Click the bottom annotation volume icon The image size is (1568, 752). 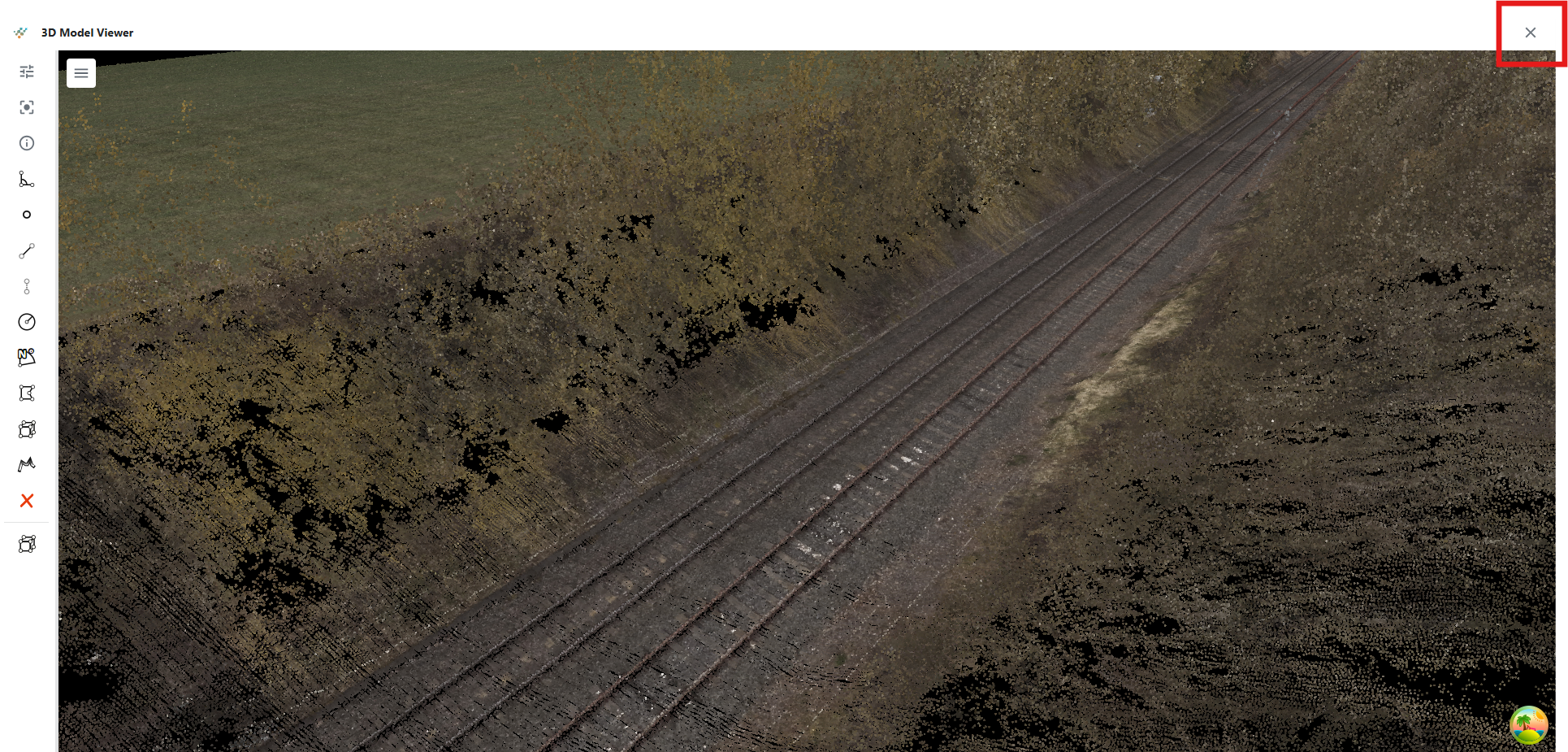[x=26, y=543]
